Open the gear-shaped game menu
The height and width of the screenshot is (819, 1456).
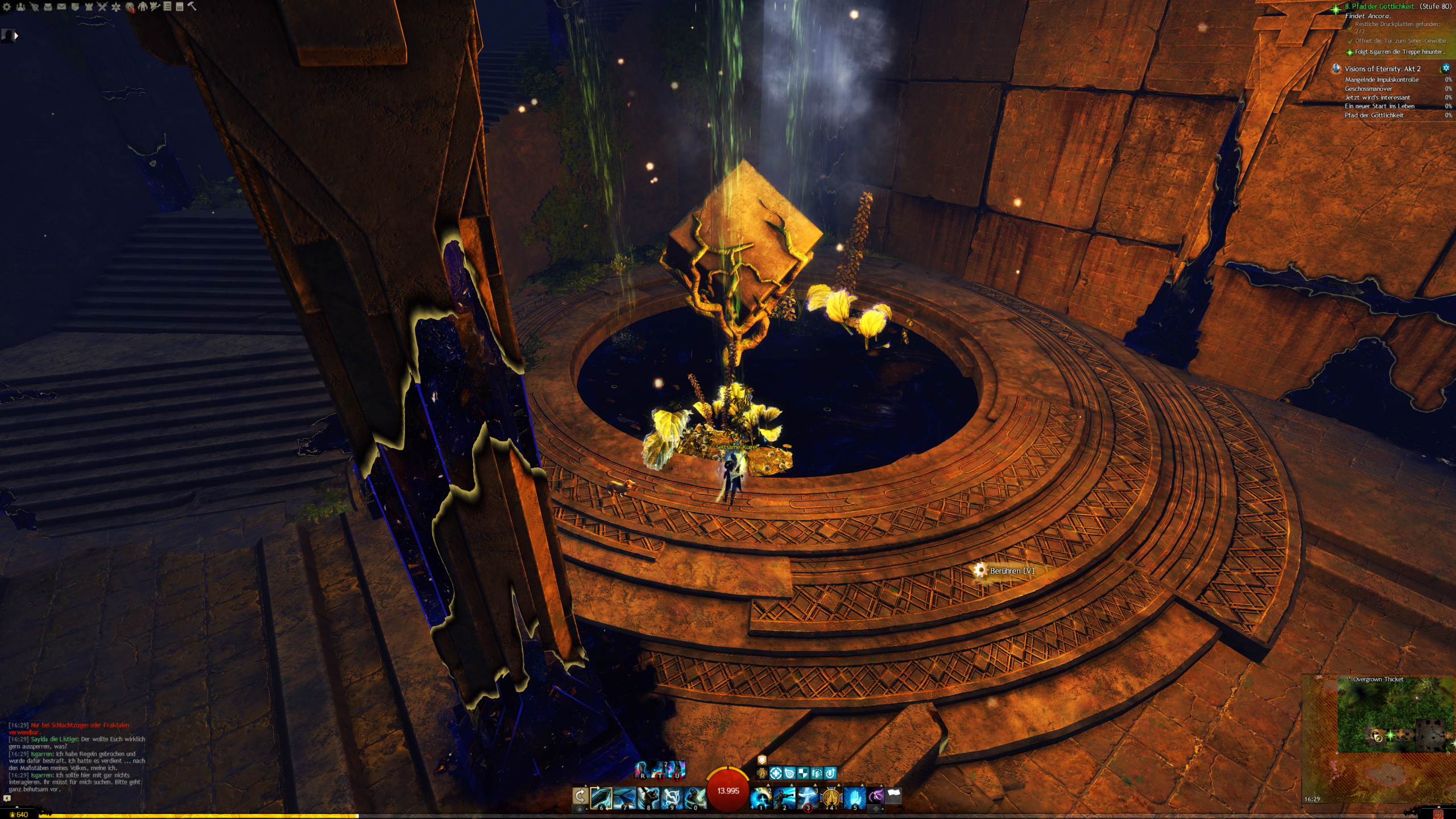7,7
